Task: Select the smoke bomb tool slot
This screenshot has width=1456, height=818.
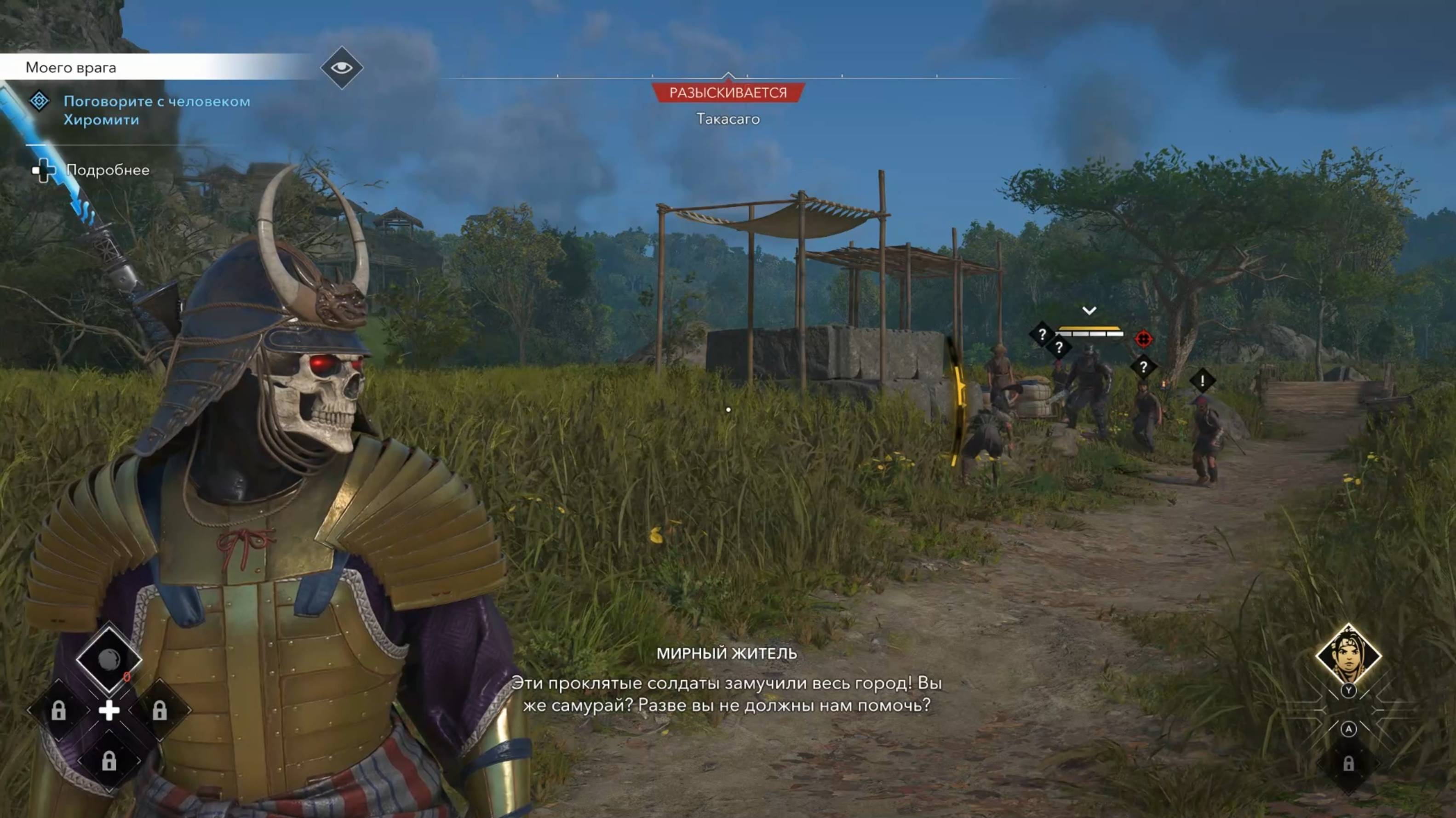Action: click(x=109, y=658)
